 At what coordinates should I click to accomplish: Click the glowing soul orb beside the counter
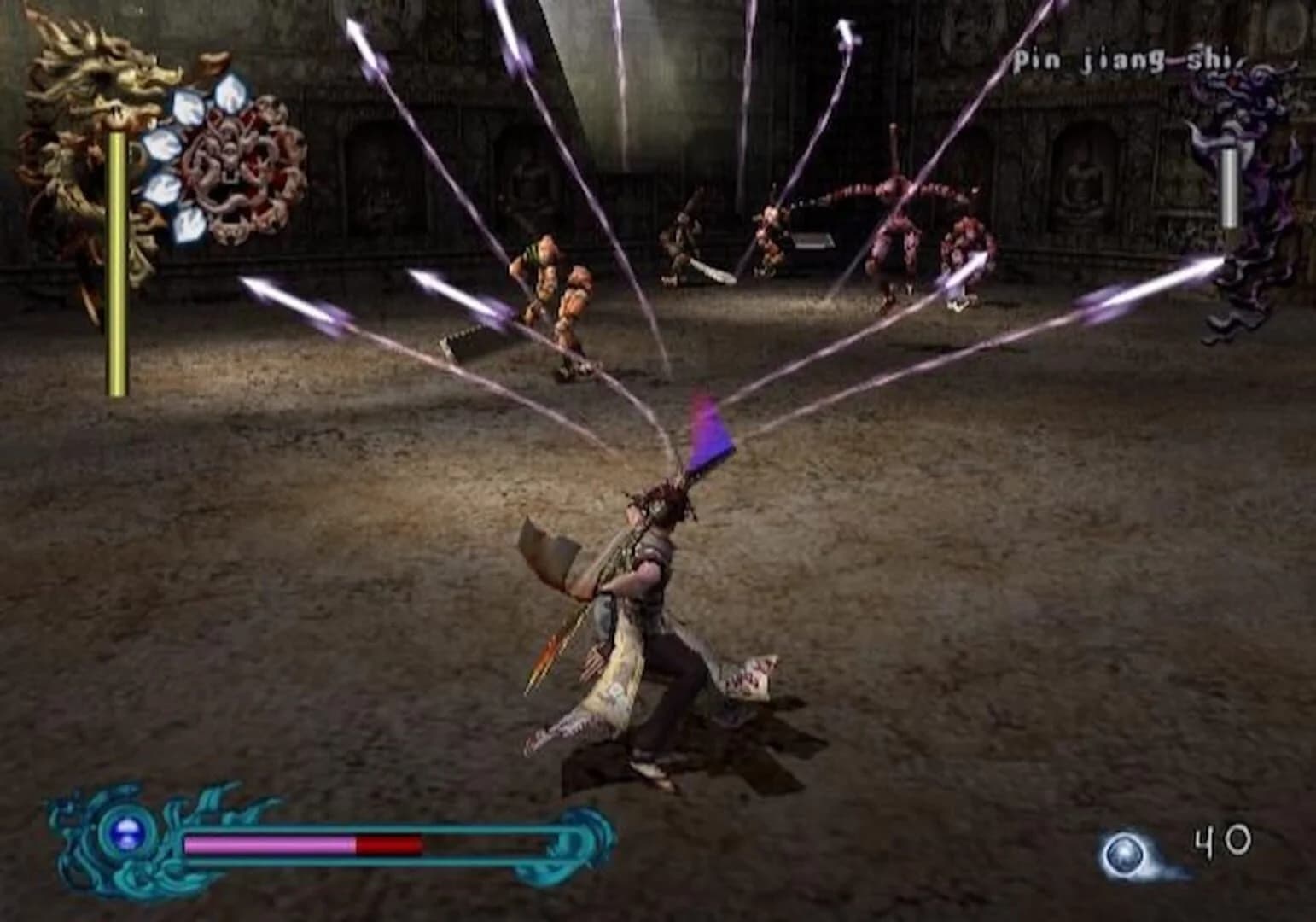tap(1123, 851)
